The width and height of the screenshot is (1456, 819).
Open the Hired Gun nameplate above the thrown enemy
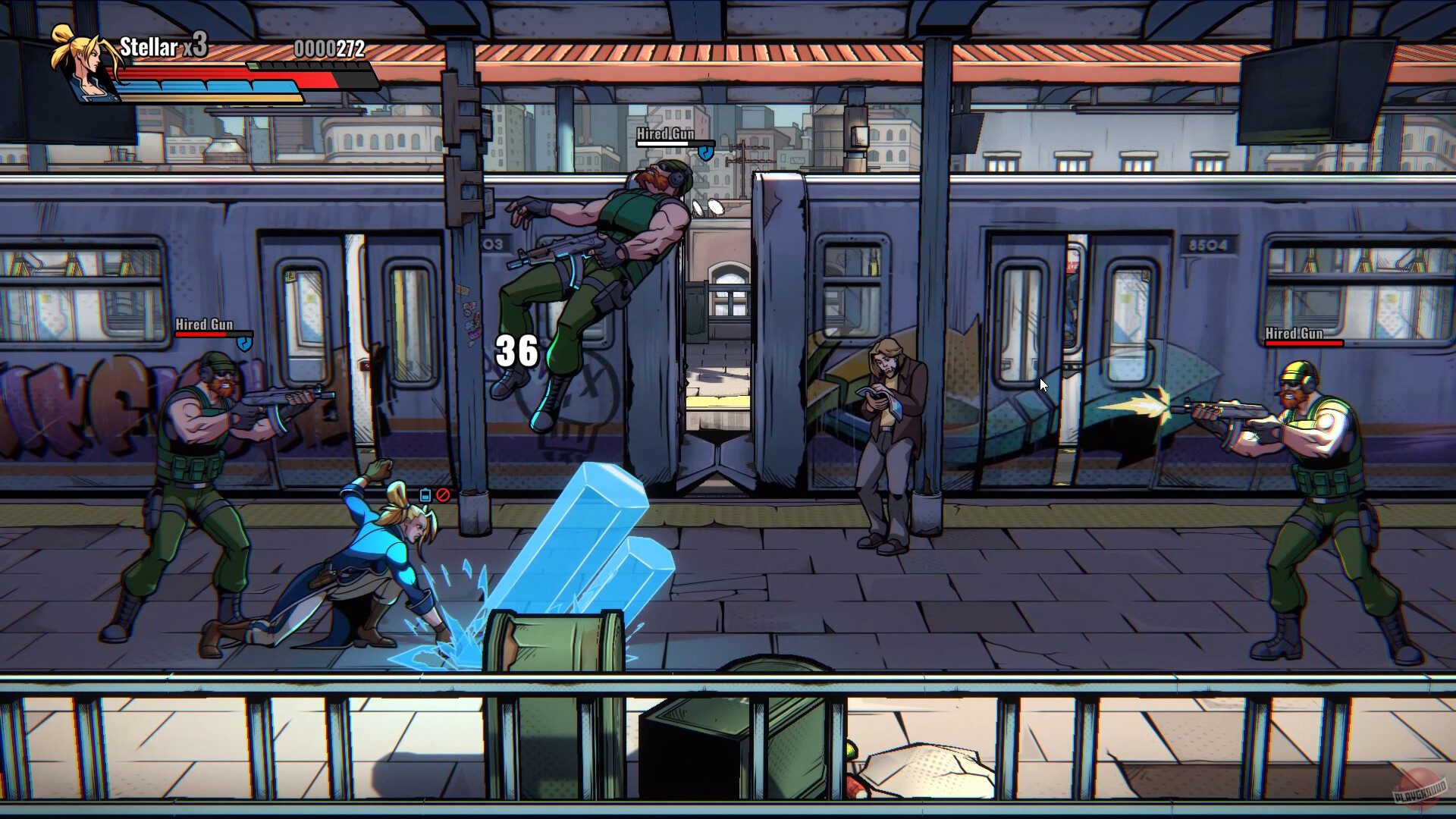(665, 134)
